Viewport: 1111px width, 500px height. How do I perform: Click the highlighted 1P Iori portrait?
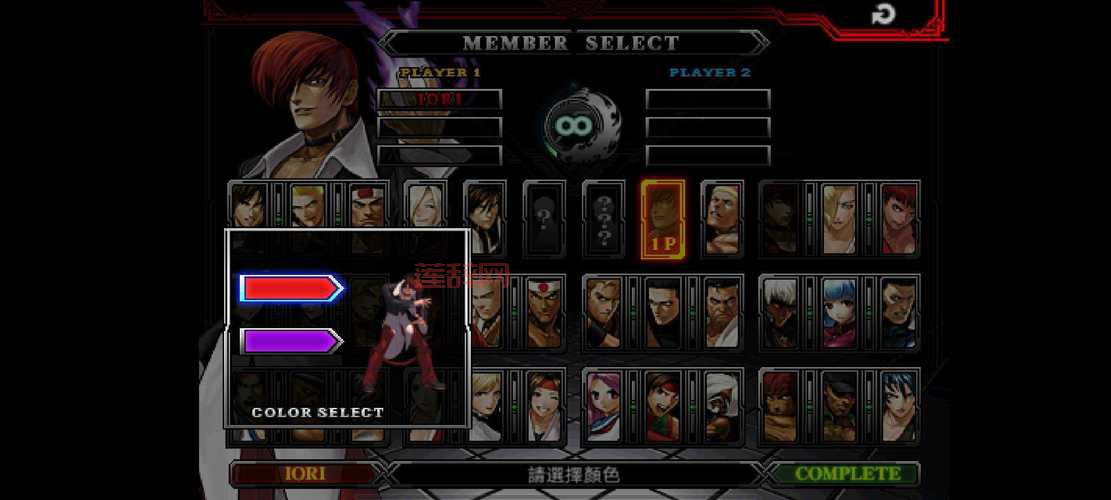(663, 219)
